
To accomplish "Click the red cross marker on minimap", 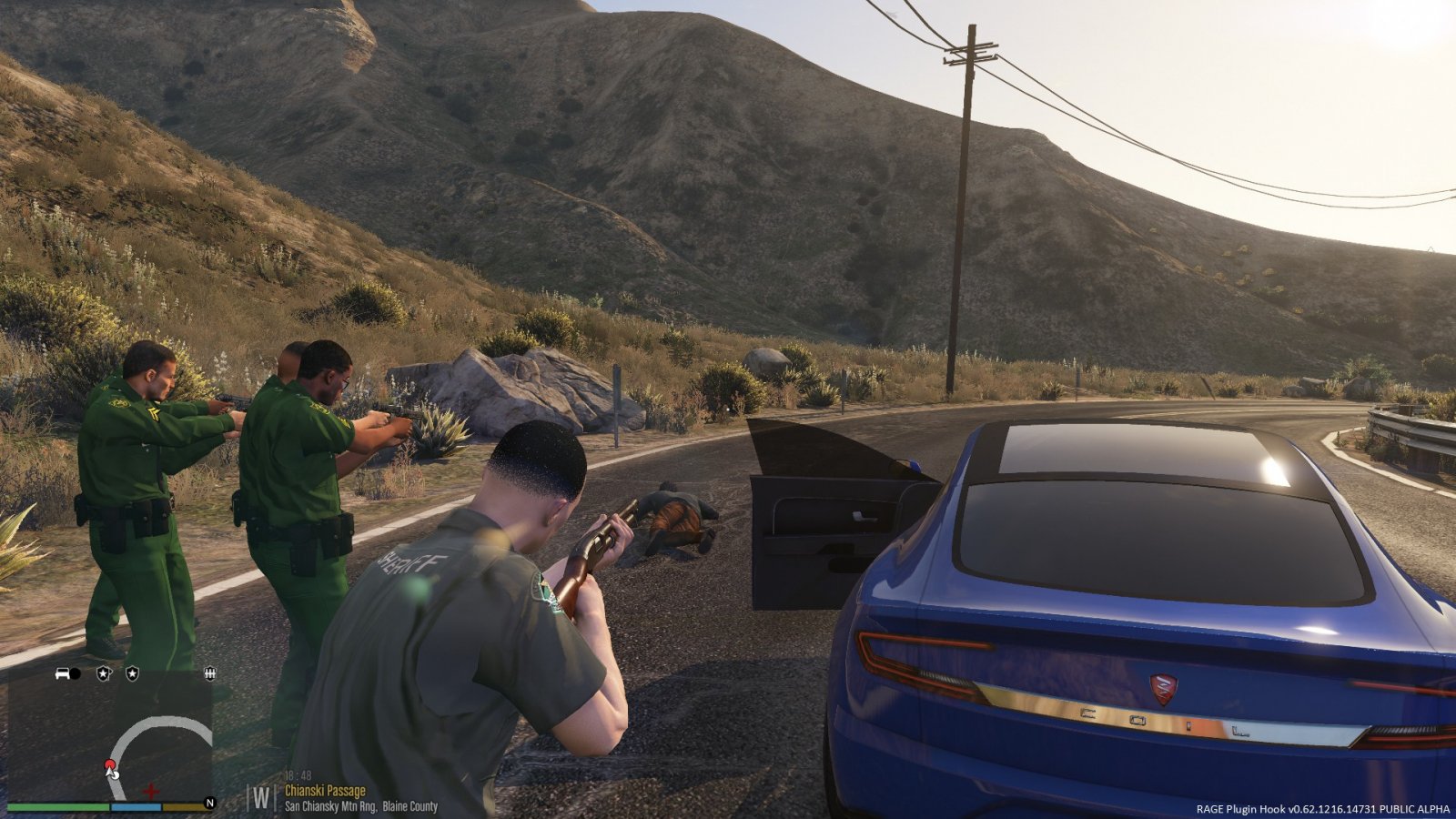I will [x=151, y=791].
